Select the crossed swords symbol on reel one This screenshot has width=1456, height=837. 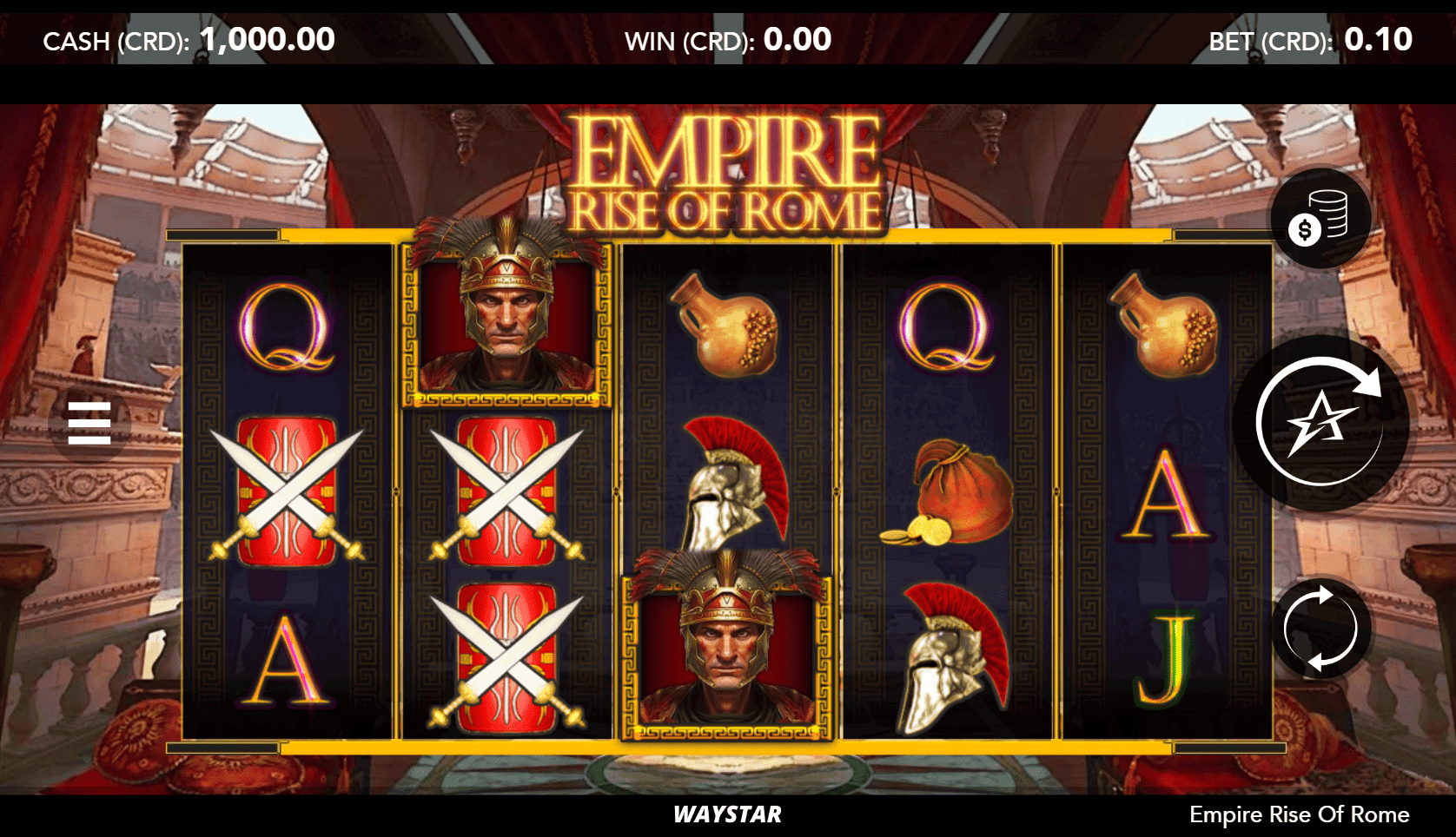287,495
